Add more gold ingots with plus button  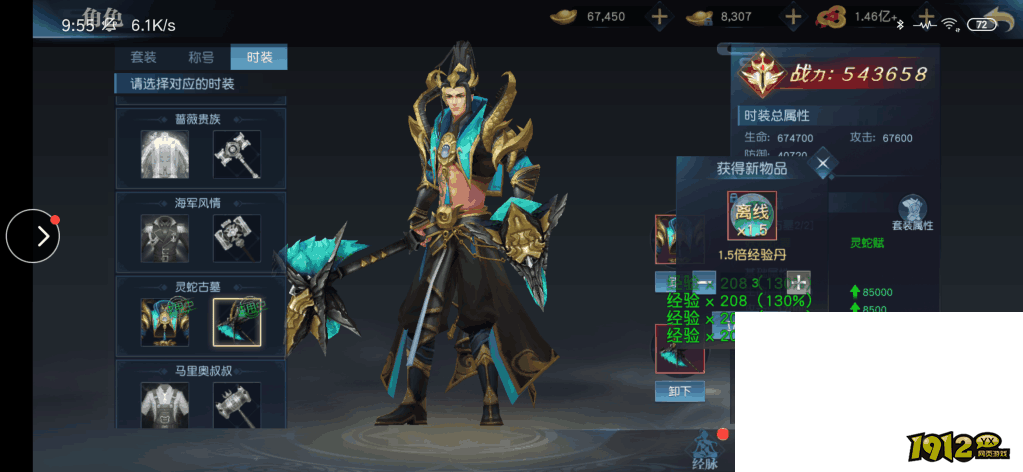click(660, 17)
